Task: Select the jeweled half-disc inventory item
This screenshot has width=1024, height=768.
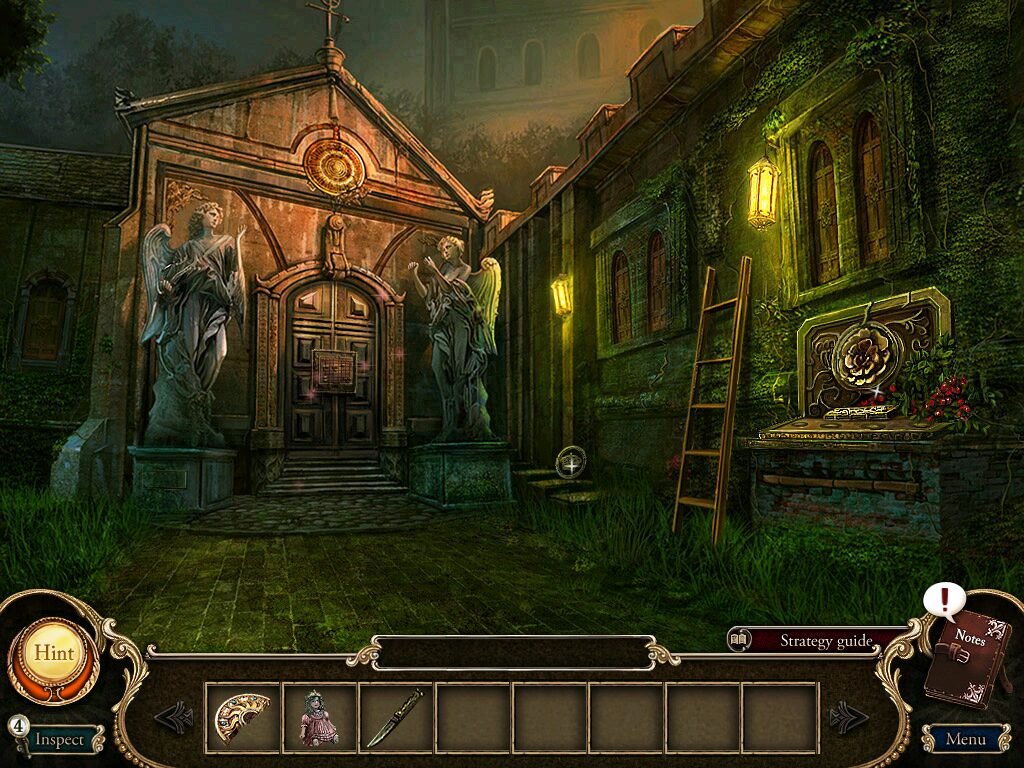Action: (243, 717)
